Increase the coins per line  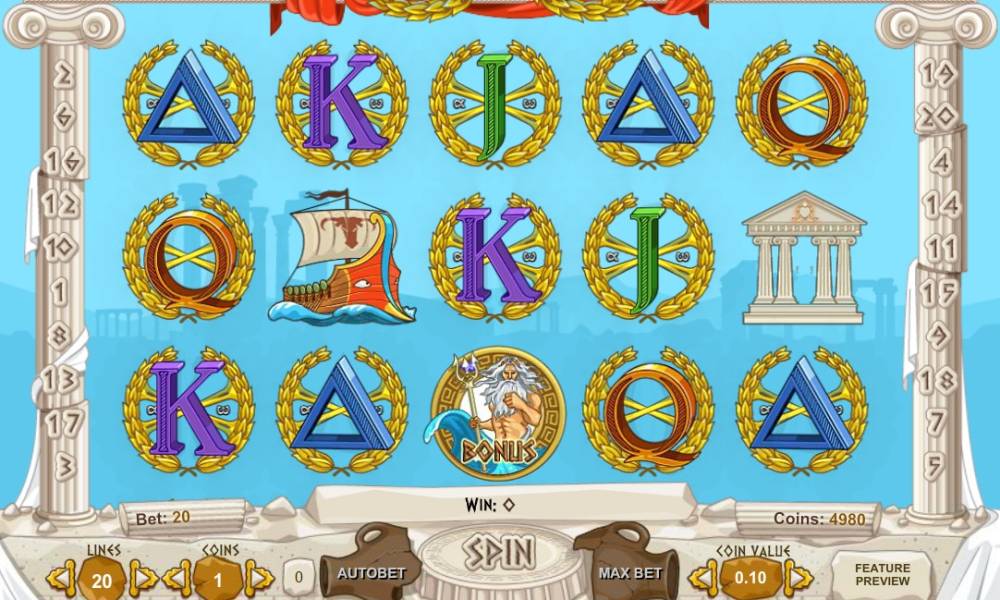pyautogui.click(x=259, y=577)
